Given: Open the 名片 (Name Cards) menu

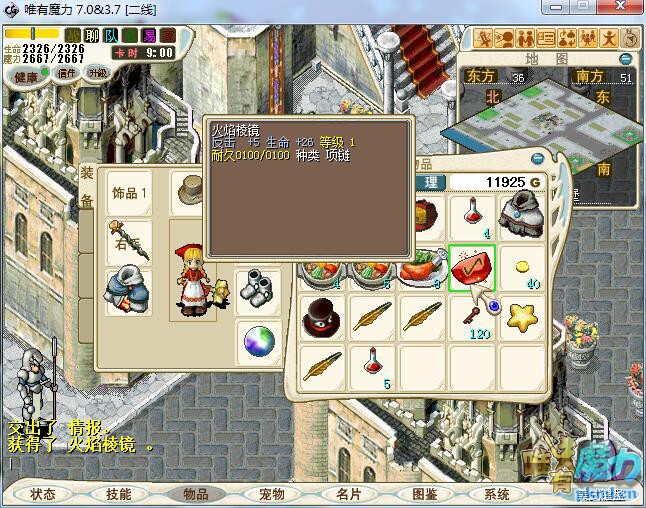Looking at the screenshot, I should (348, 494).
